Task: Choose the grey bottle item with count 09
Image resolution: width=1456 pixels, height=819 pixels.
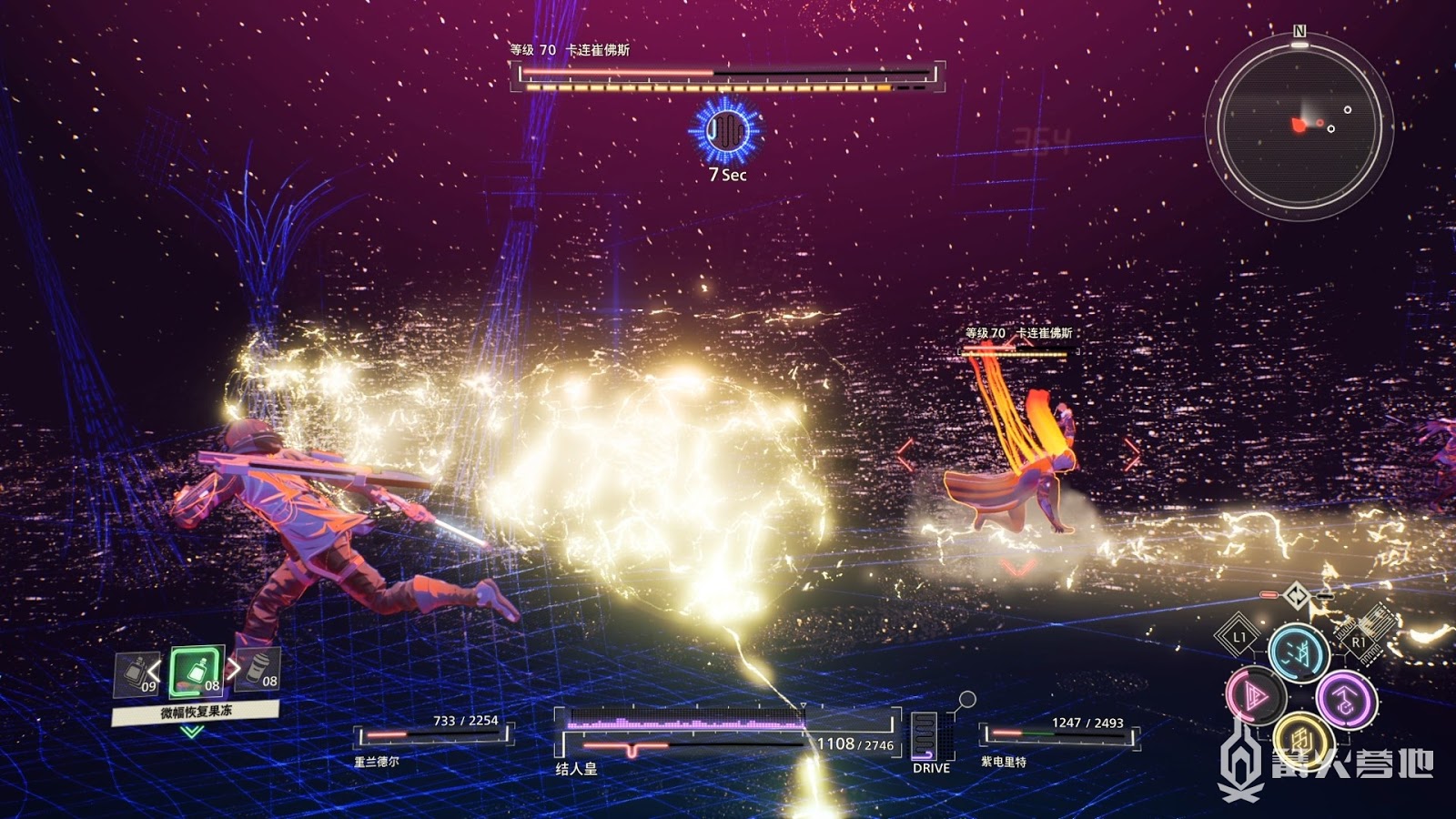Action: [x=136, y=674]
